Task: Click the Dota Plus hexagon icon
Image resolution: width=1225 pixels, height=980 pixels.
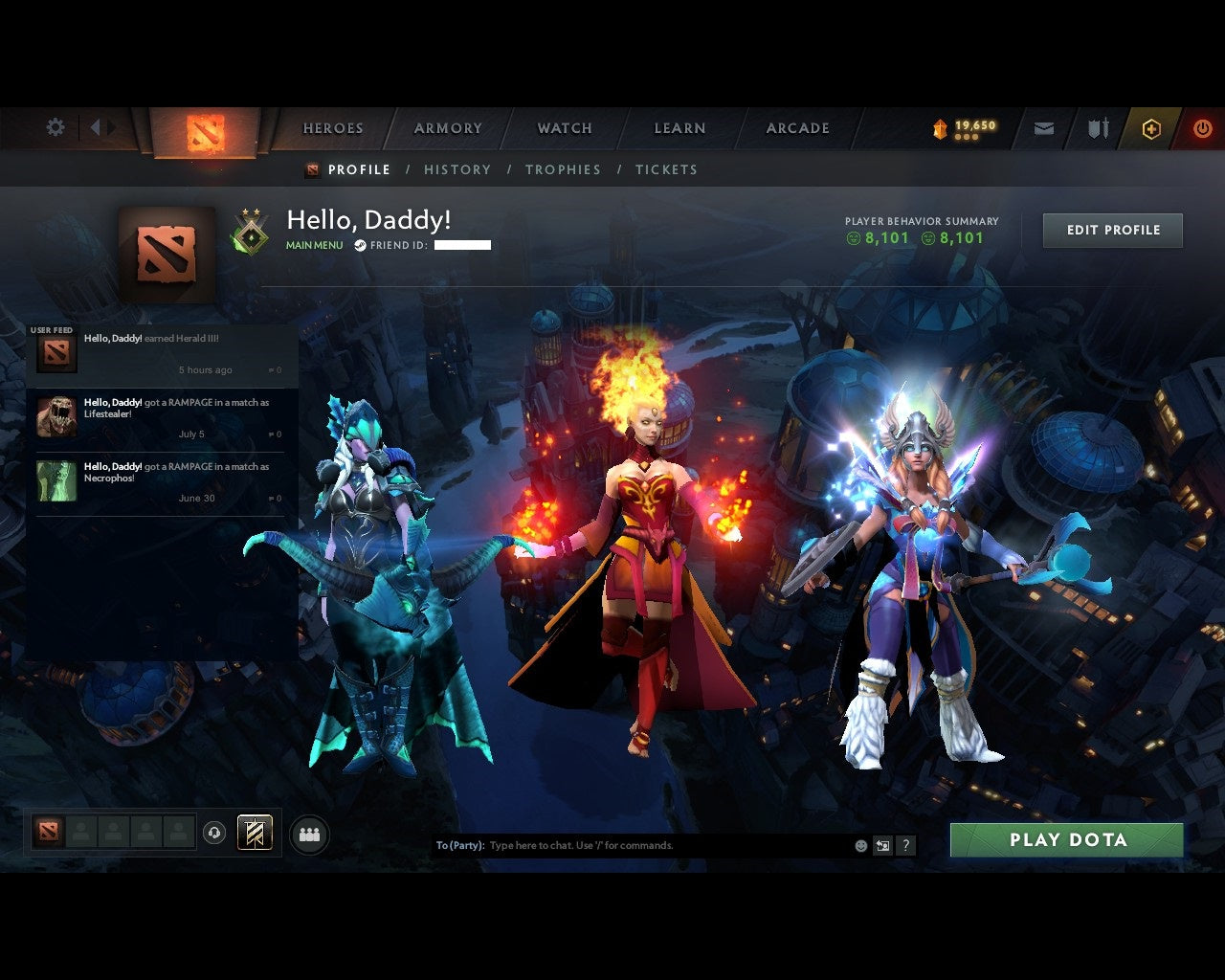Action: pos(1151,126)
